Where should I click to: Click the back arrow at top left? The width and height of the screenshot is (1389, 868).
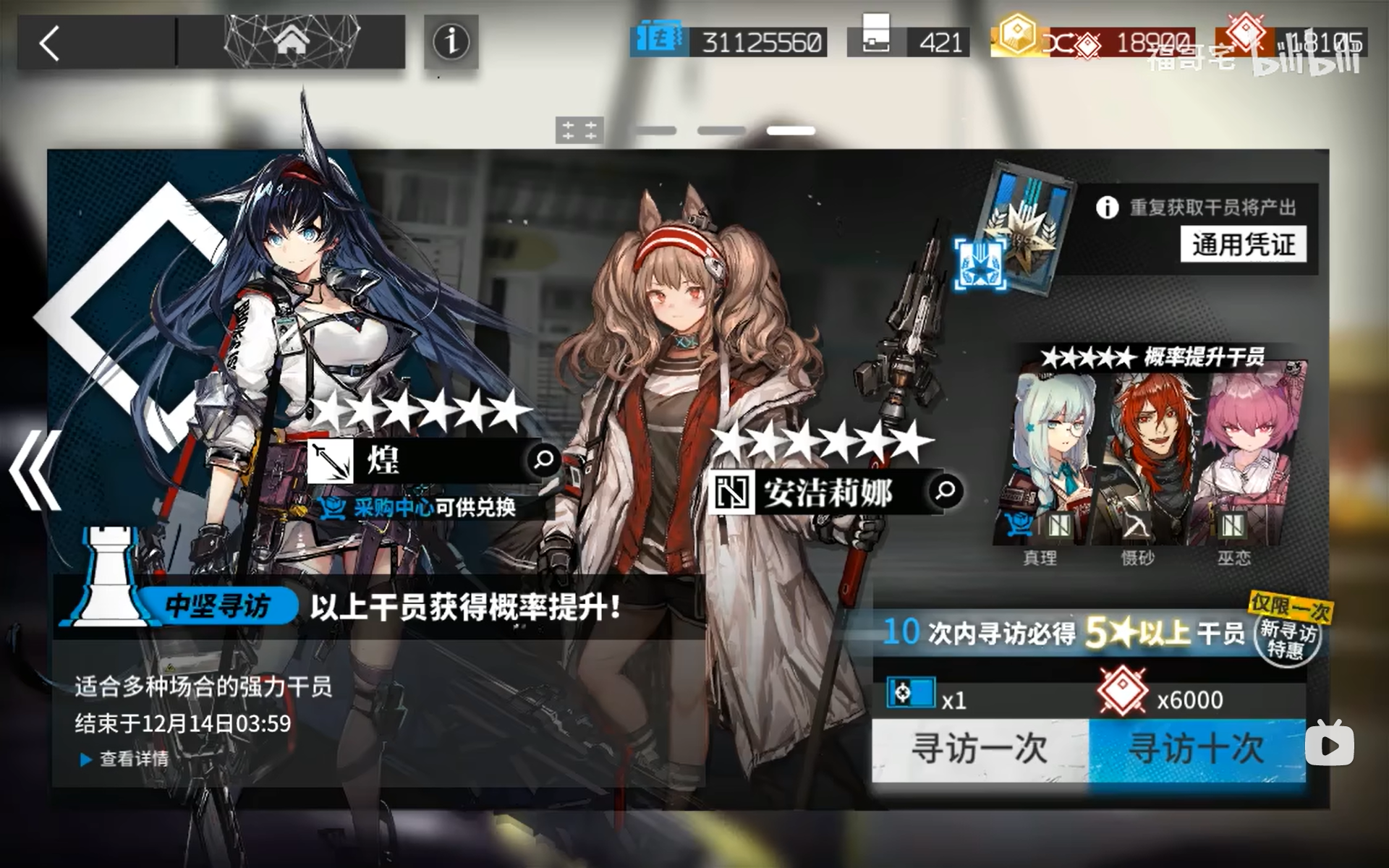coord(49,42)
